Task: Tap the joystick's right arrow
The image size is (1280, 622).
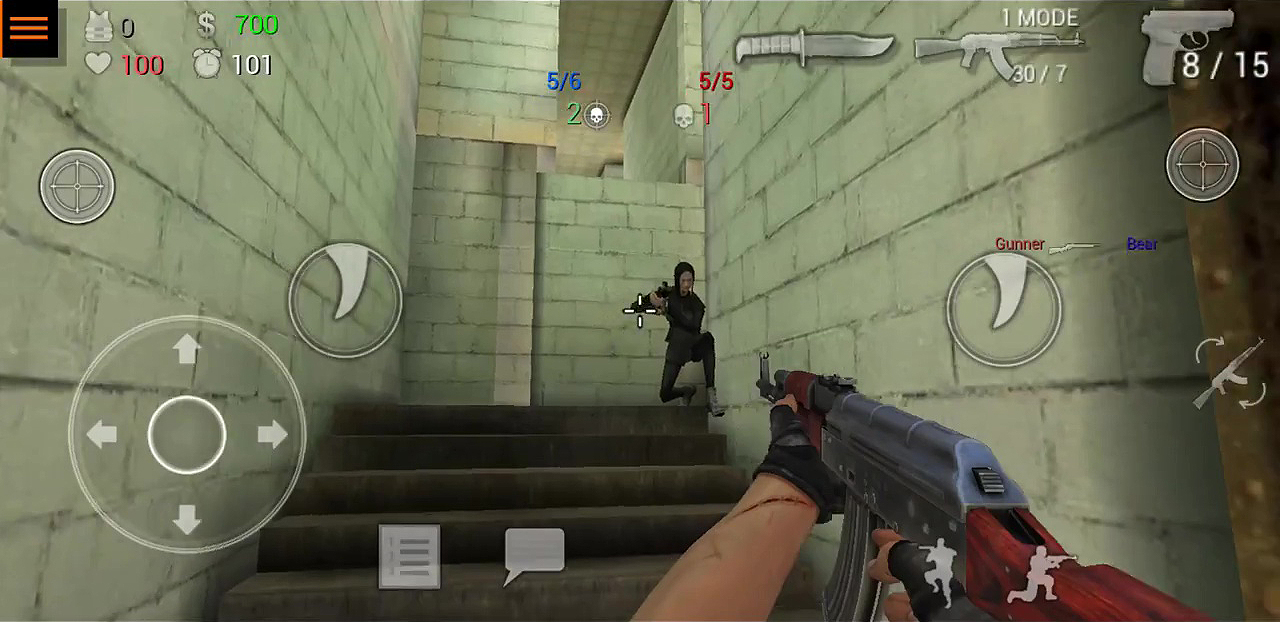Action: pos(272,434)
